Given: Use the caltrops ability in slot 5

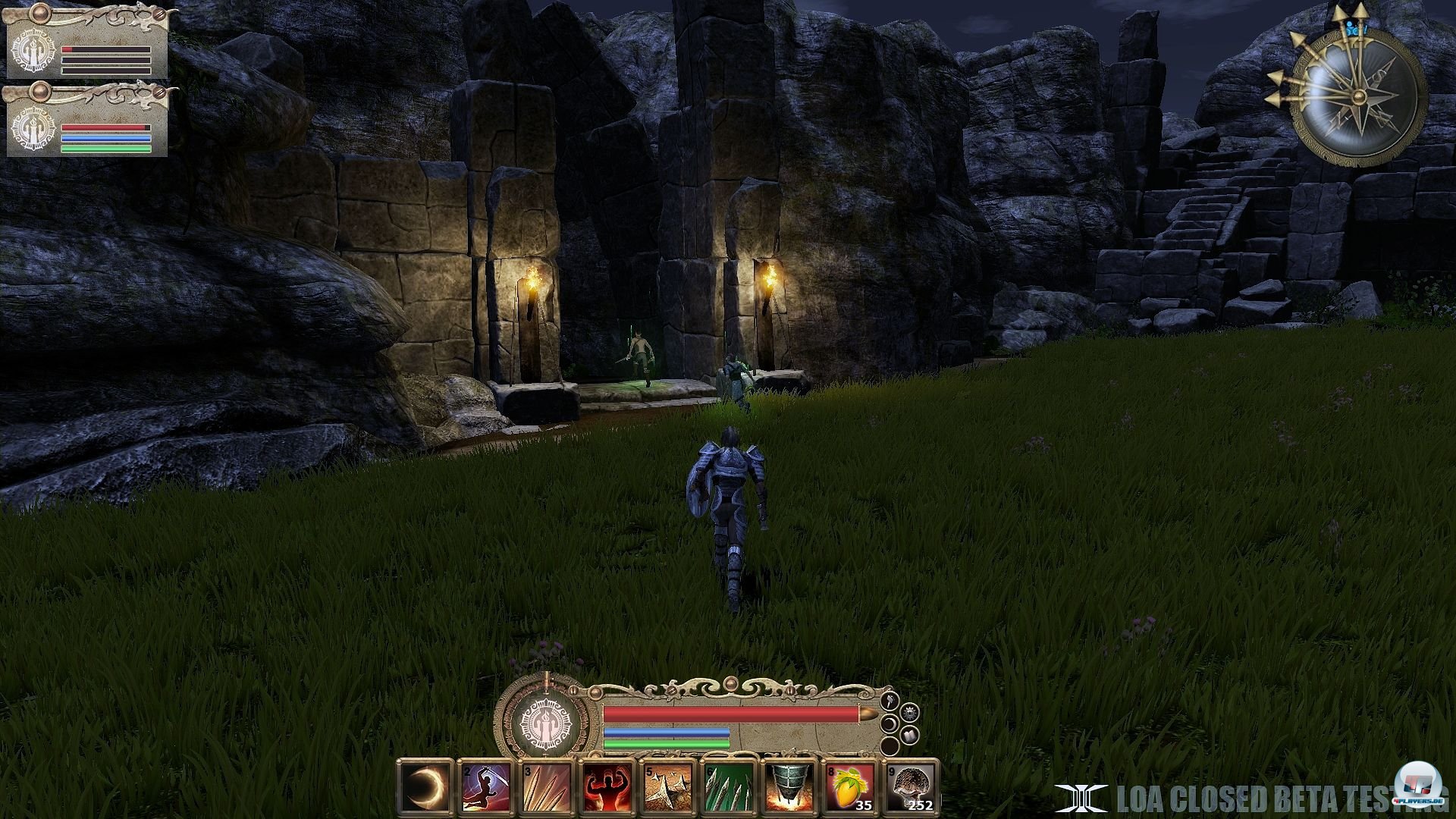Looking at the screenshot, I should pos(667,788).
